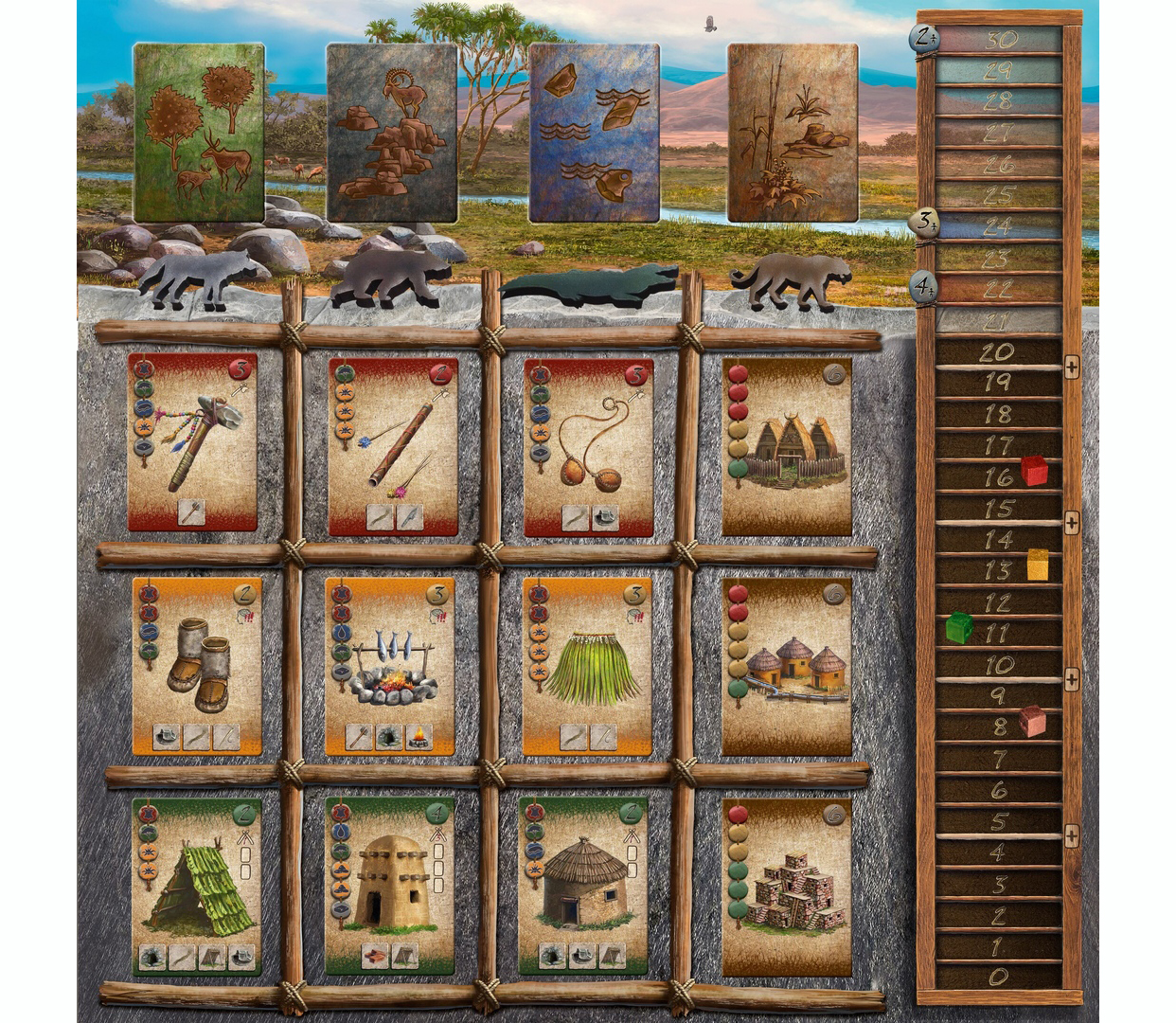Screen dimensions: 1176x1023
Task: Choose the grass skirt card
Action: (x=587, y=666)
